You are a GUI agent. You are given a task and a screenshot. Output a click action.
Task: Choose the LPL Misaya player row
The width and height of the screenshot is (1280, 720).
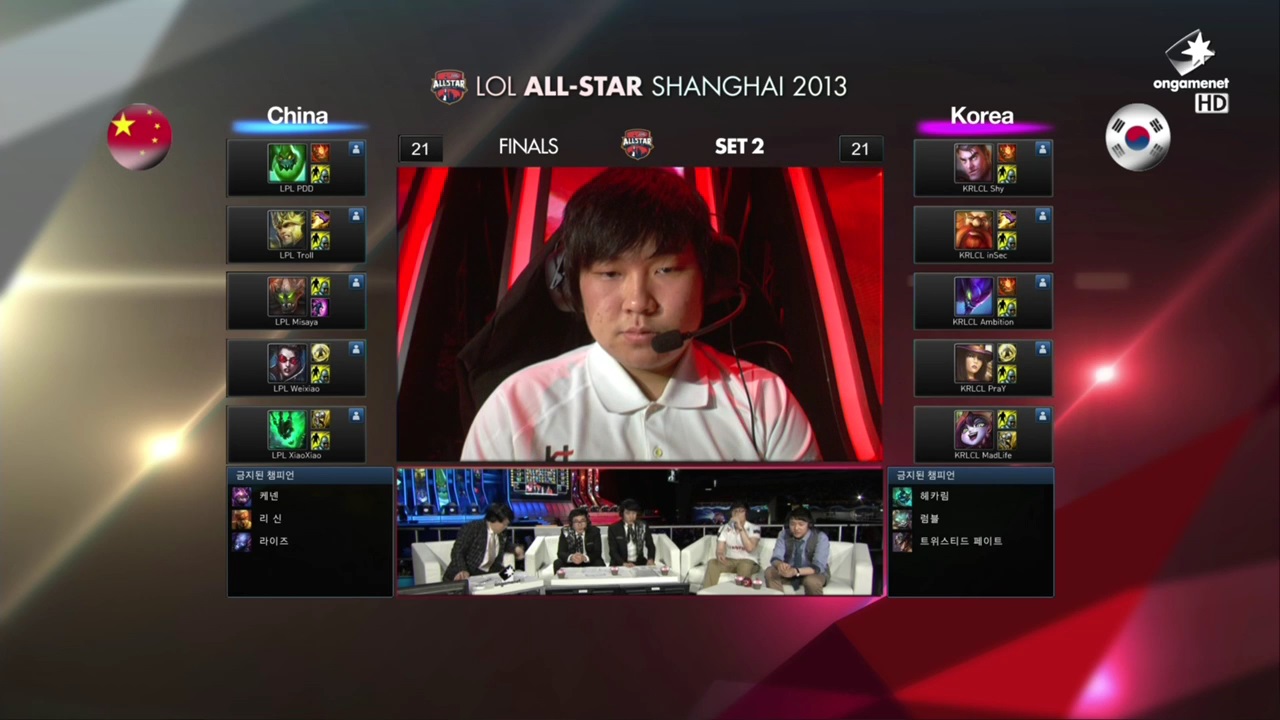(x=296, y=301)
